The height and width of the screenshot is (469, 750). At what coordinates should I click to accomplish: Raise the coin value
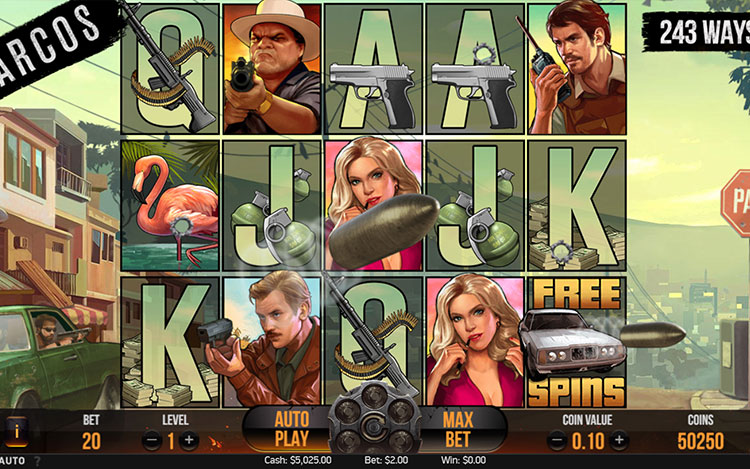619,440
